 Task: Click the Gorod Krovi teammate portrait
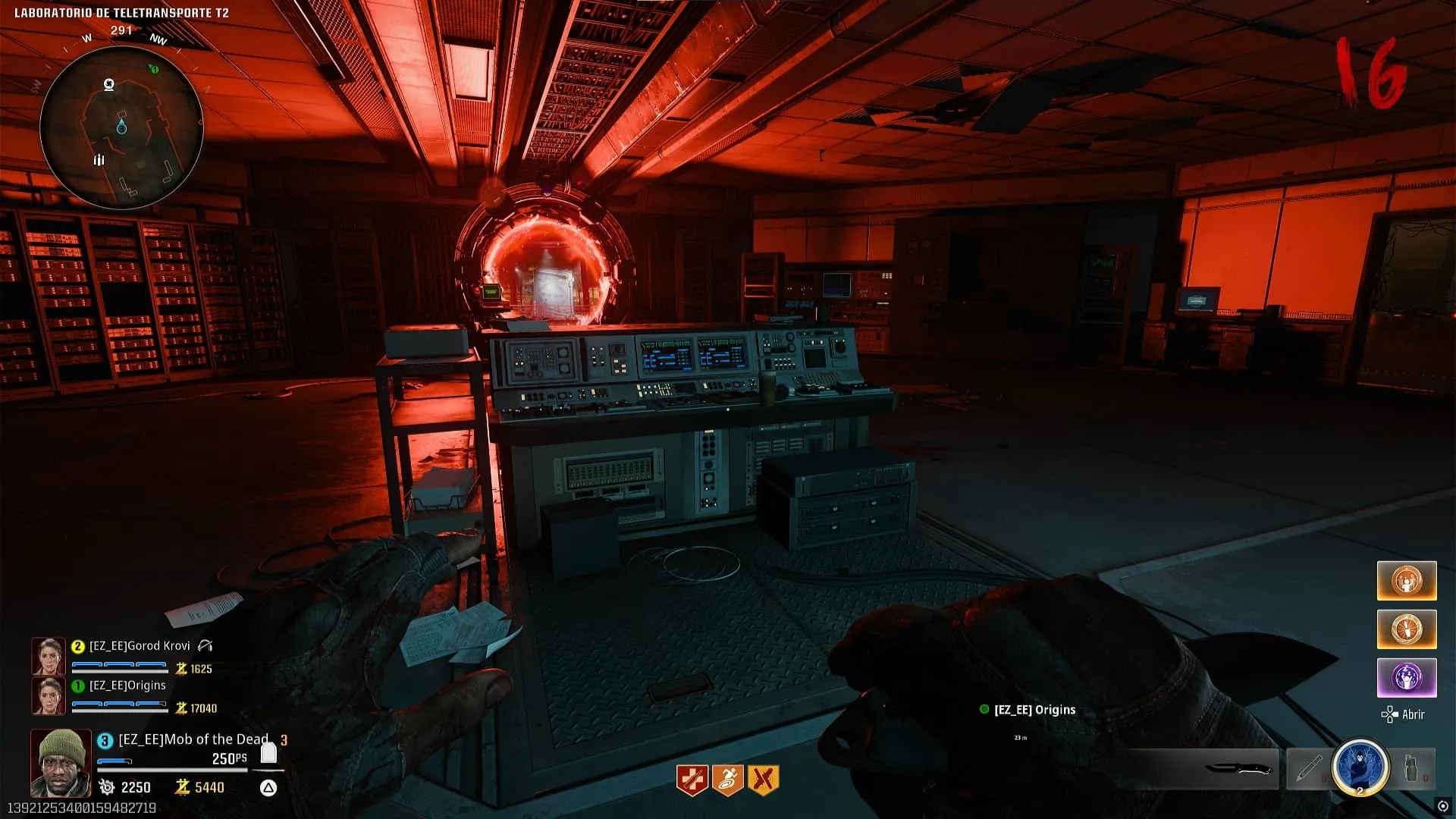(x=48, y=656)
